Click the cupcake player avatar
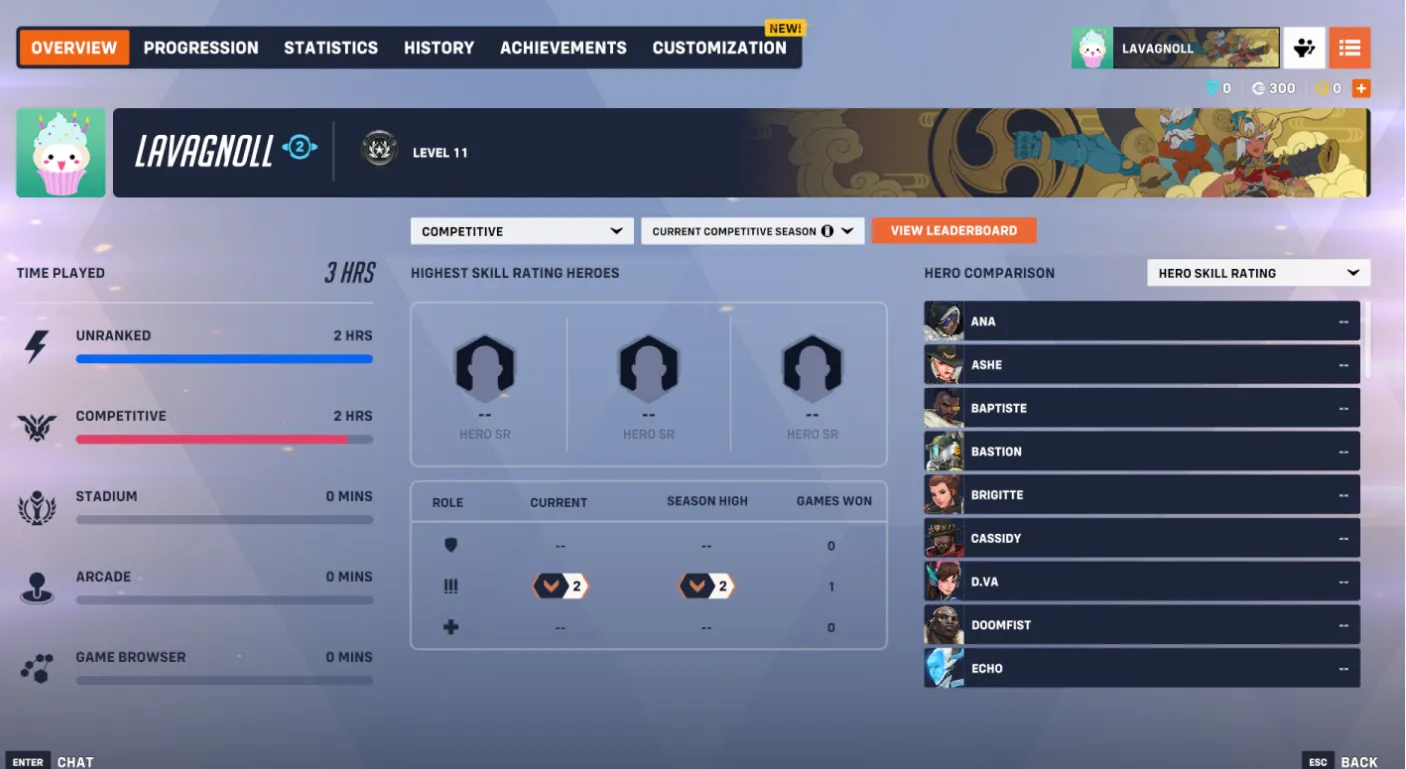The width and height of the screenshot is (1406, 769). coord(1092,47)
